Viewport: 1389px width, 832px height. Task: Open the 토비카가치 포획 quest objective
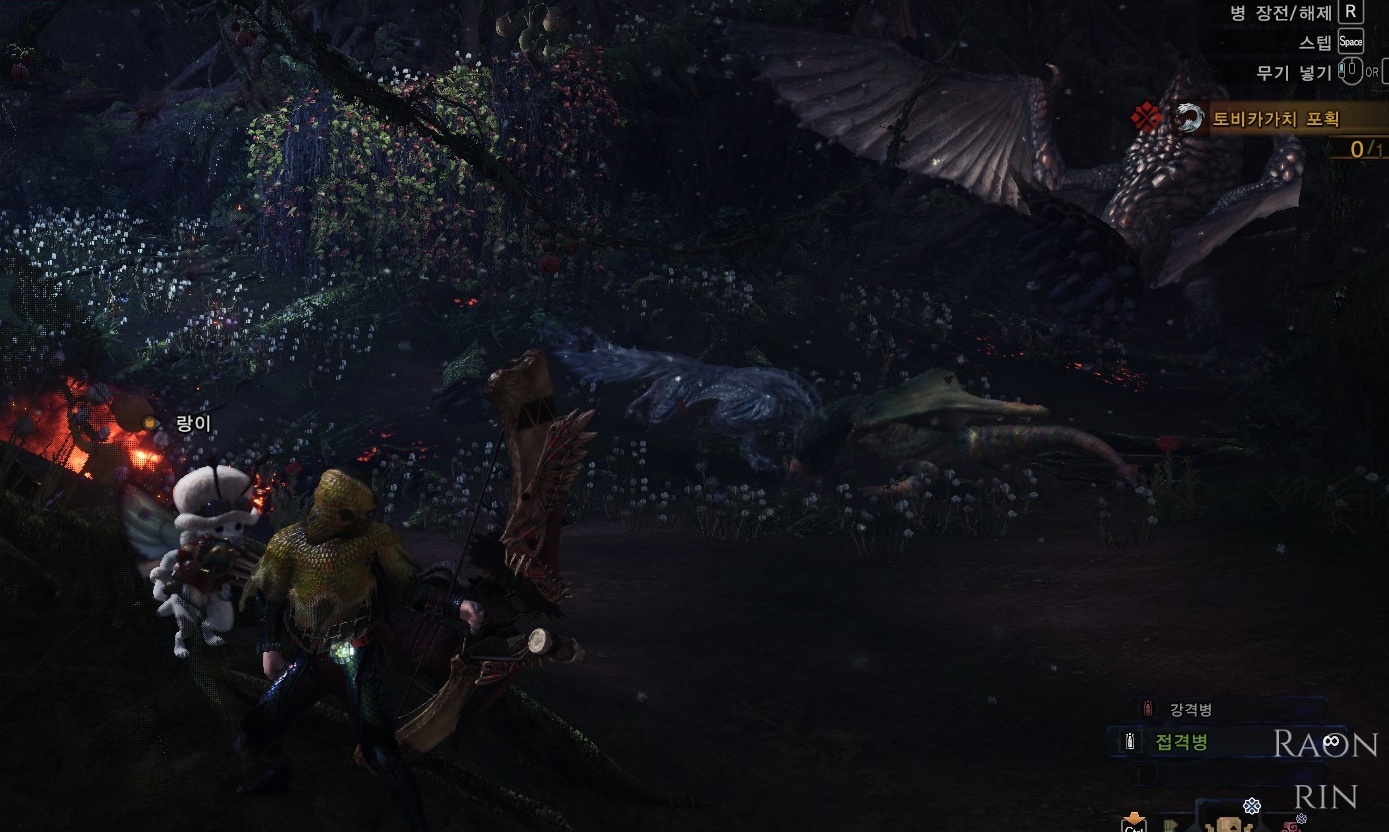1275,120
